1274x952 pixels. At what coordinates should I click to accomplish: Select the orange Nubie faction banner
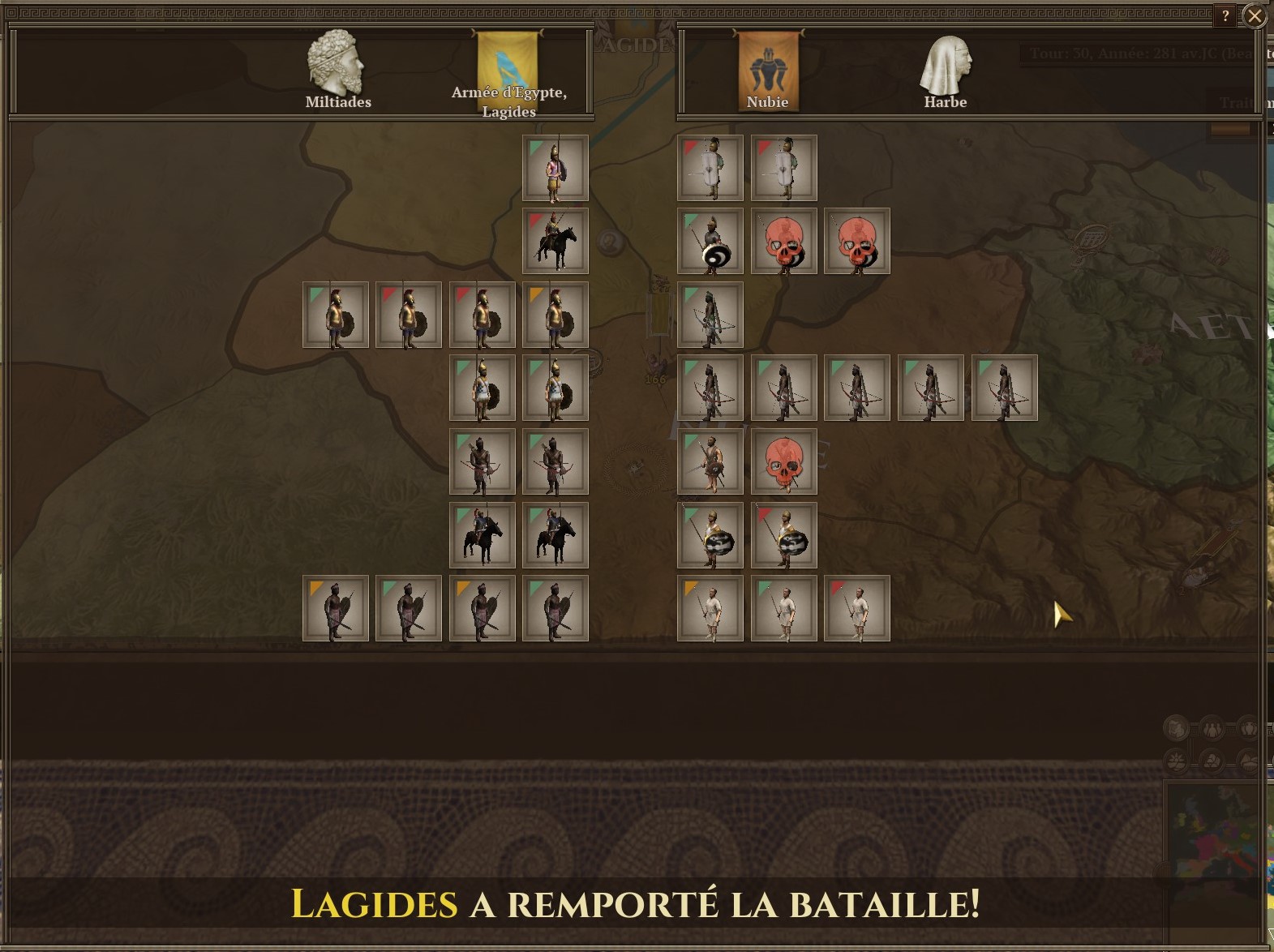click(x=767, y=66)
